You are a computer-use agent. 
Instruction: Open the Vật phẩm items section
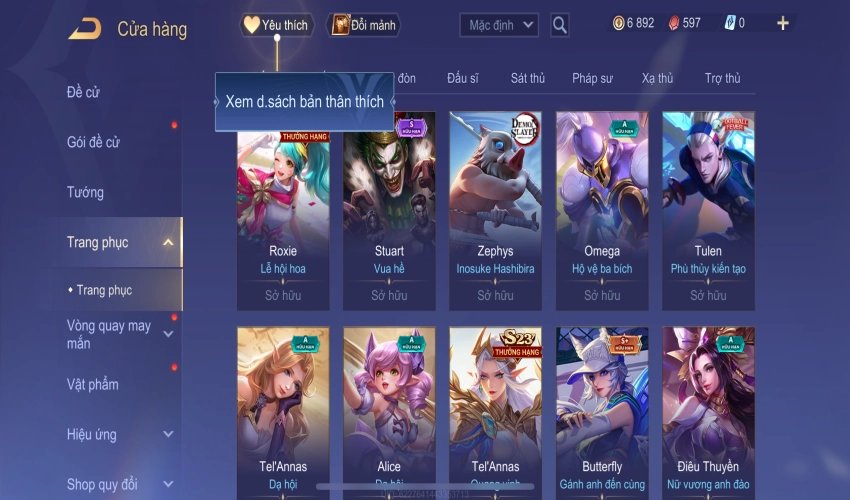point(92,384)
